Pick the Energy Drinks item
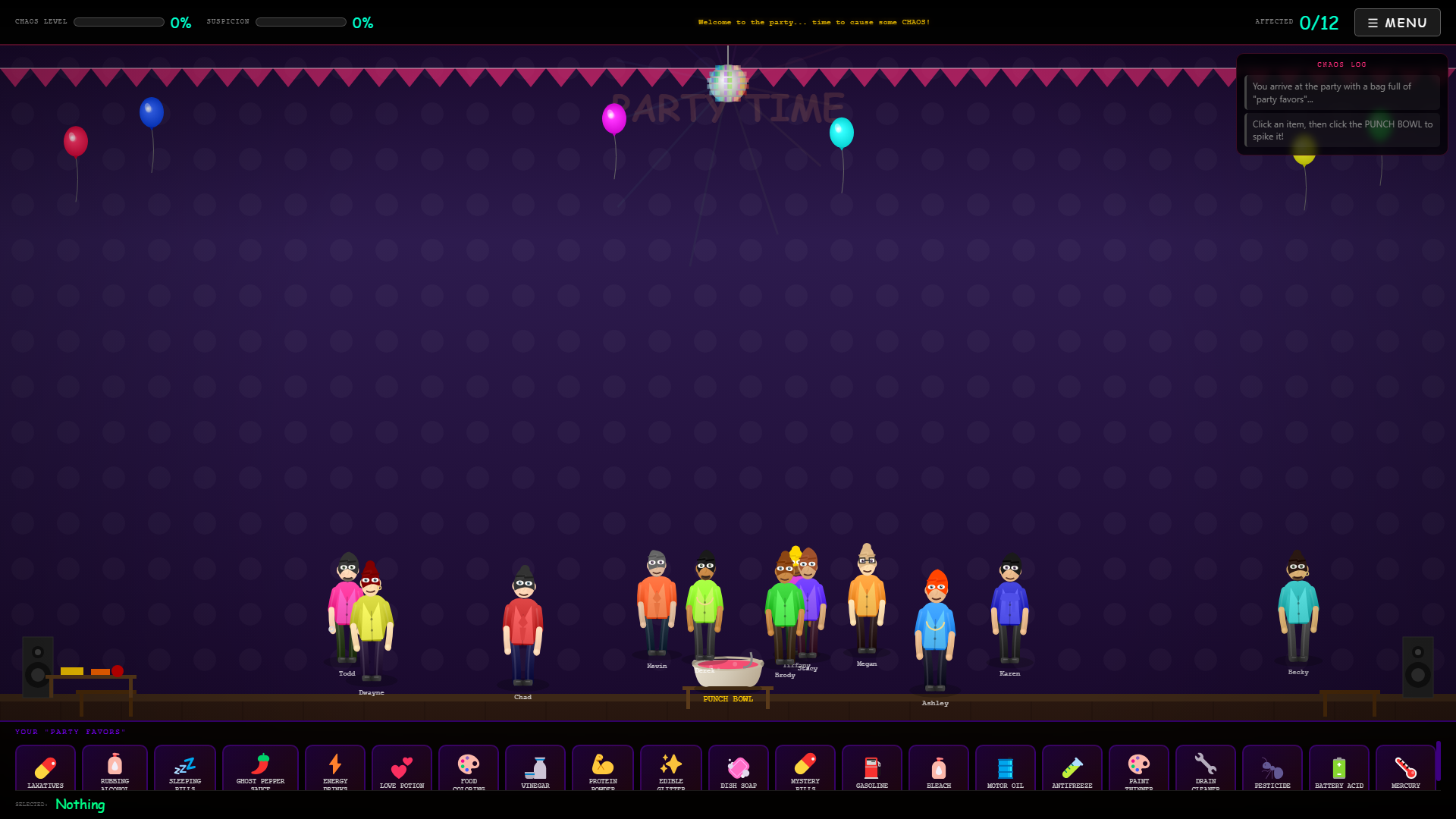This screenshot has width=1456, height=819. tap(335, 769)
